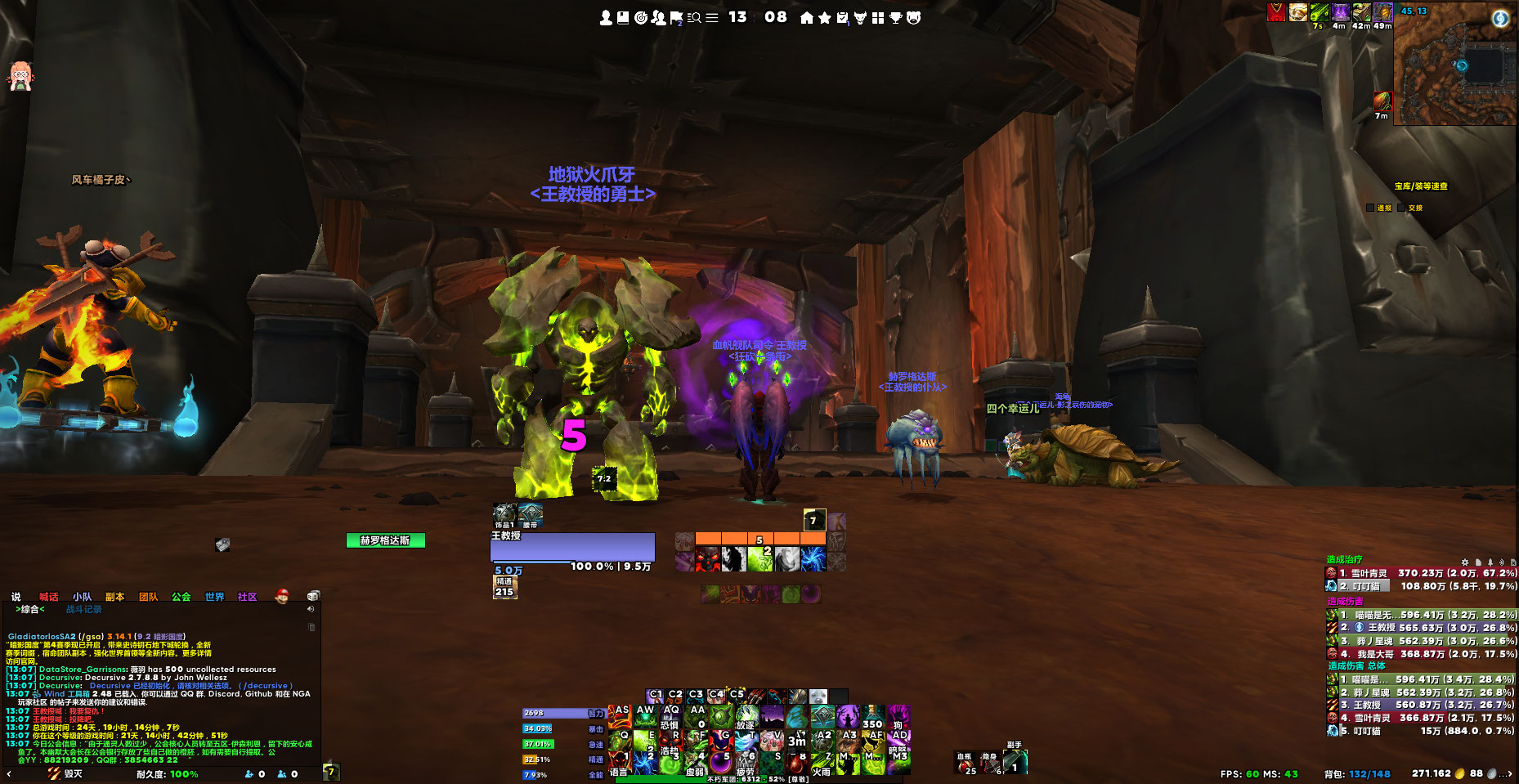Select the 世界 world chat channel

pyautogui.click(x=214, y=597)
